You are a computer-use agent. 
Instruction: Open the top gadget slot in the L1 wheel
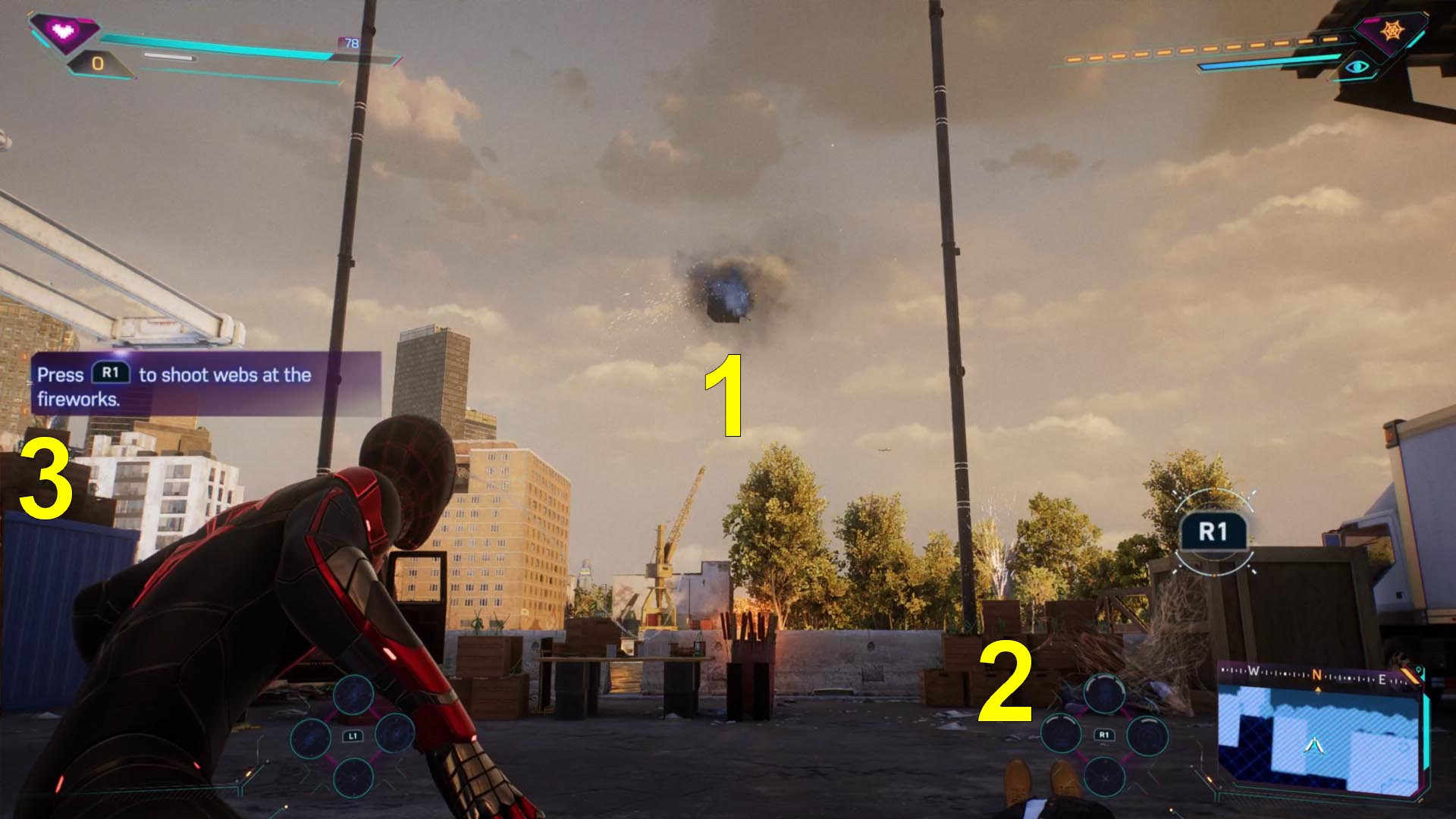pyautogui.click(x=353, y=695)
